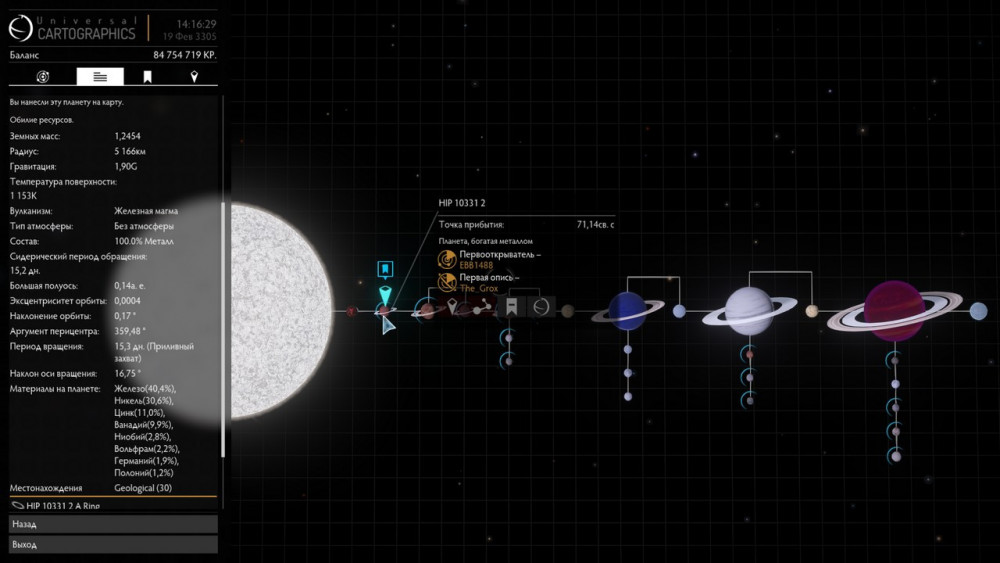
Task: Select the details list tab
Action: (100, 77)
